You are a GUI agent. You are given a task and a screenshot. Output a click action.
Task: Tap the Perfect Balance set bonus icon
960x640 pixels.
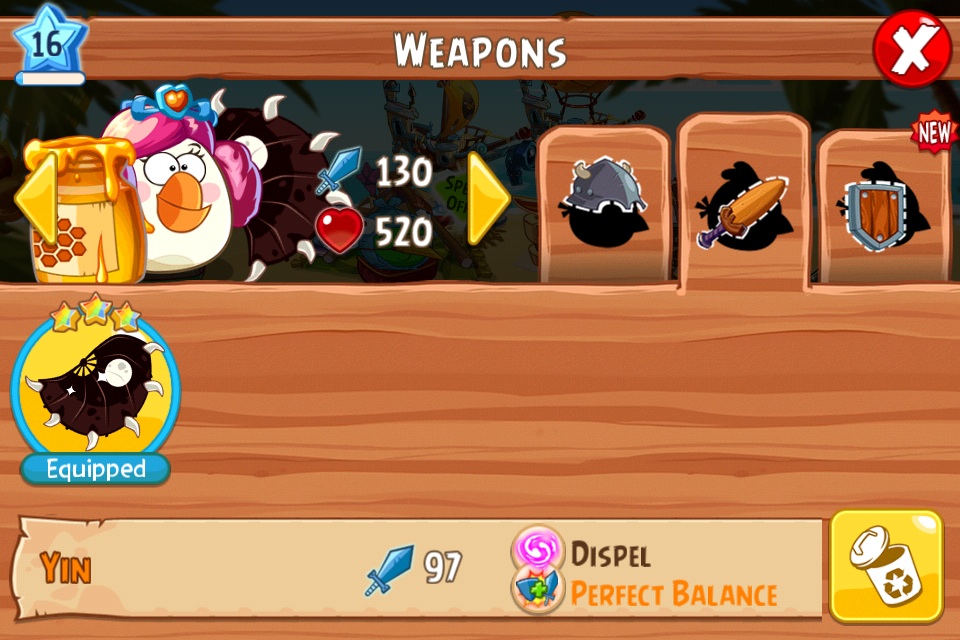point(538,590)
